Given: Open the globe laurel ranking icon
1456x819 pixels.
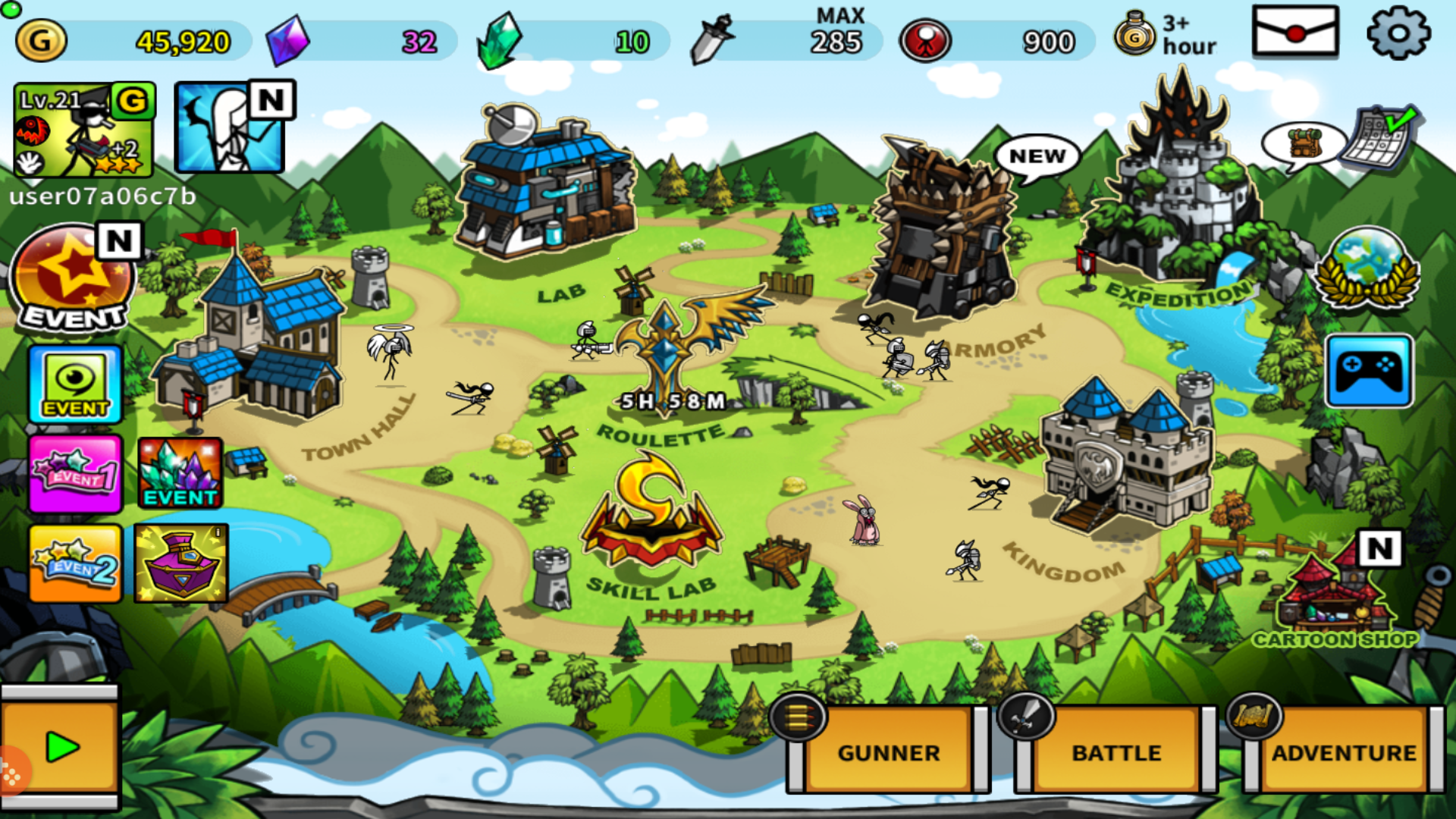Looking at the screenshot, I should click(x=1367, y=269).
